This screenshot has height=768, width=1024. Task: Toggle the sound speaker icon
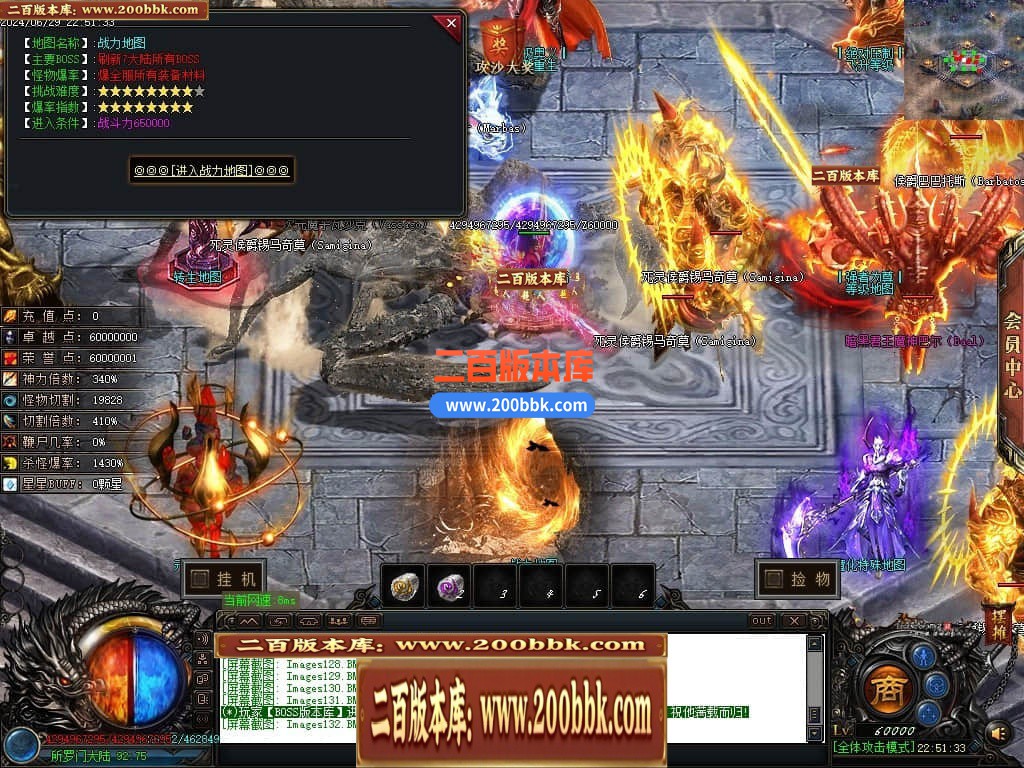[996, 733]
